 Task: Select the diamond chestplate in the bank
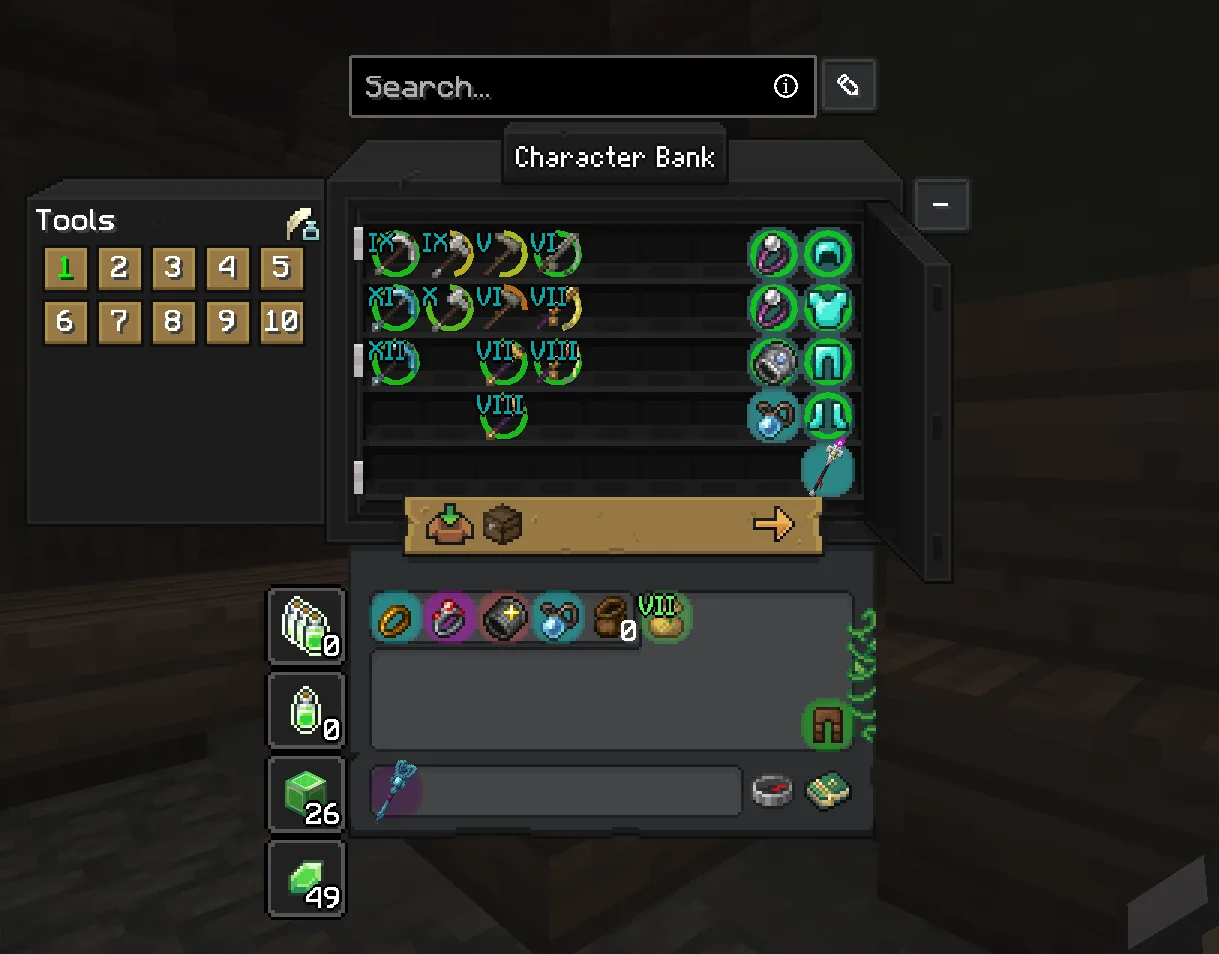pos(828,308)
